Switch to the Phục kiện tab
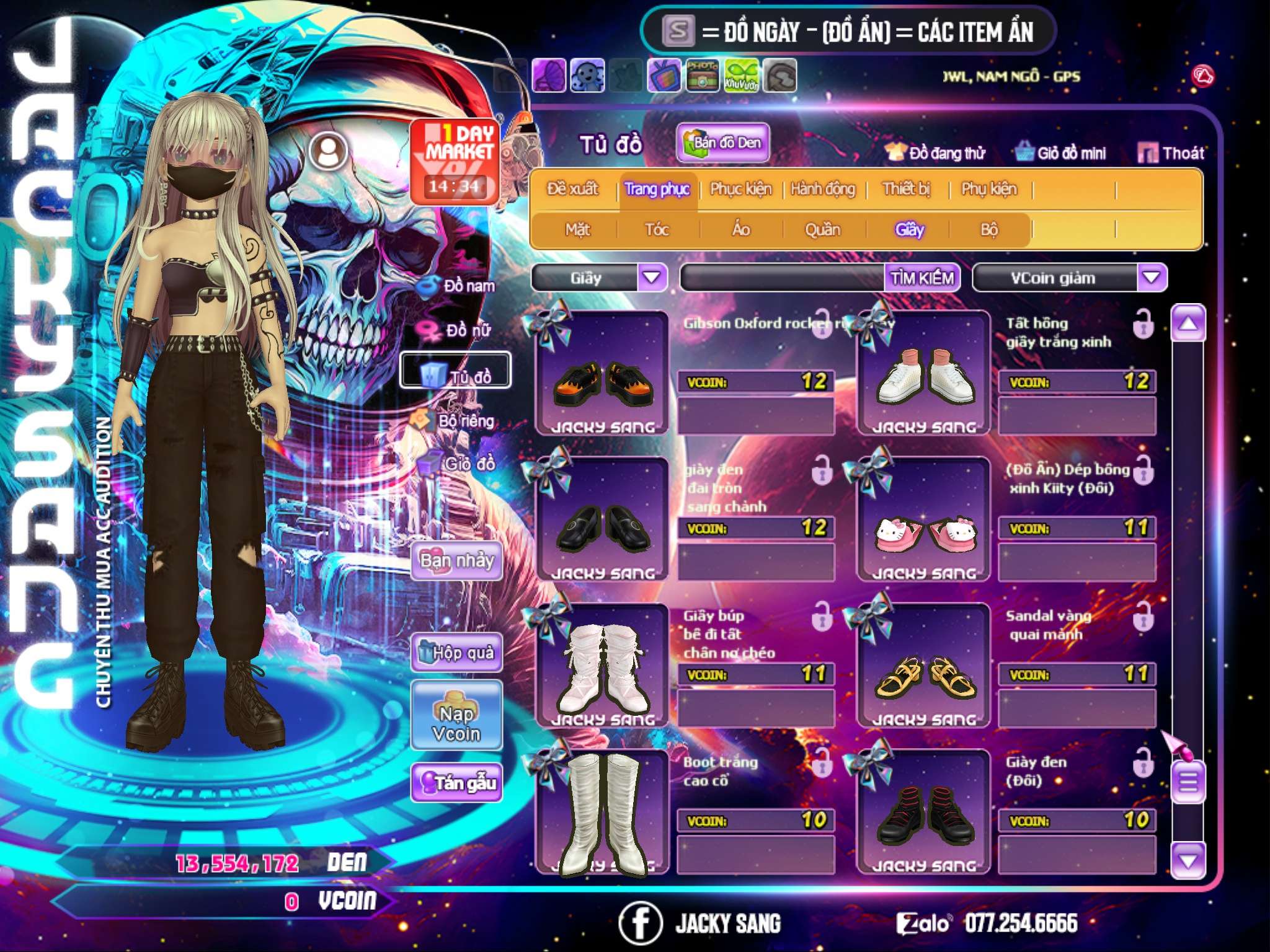Screen dimensions: 1270x952 740,189
